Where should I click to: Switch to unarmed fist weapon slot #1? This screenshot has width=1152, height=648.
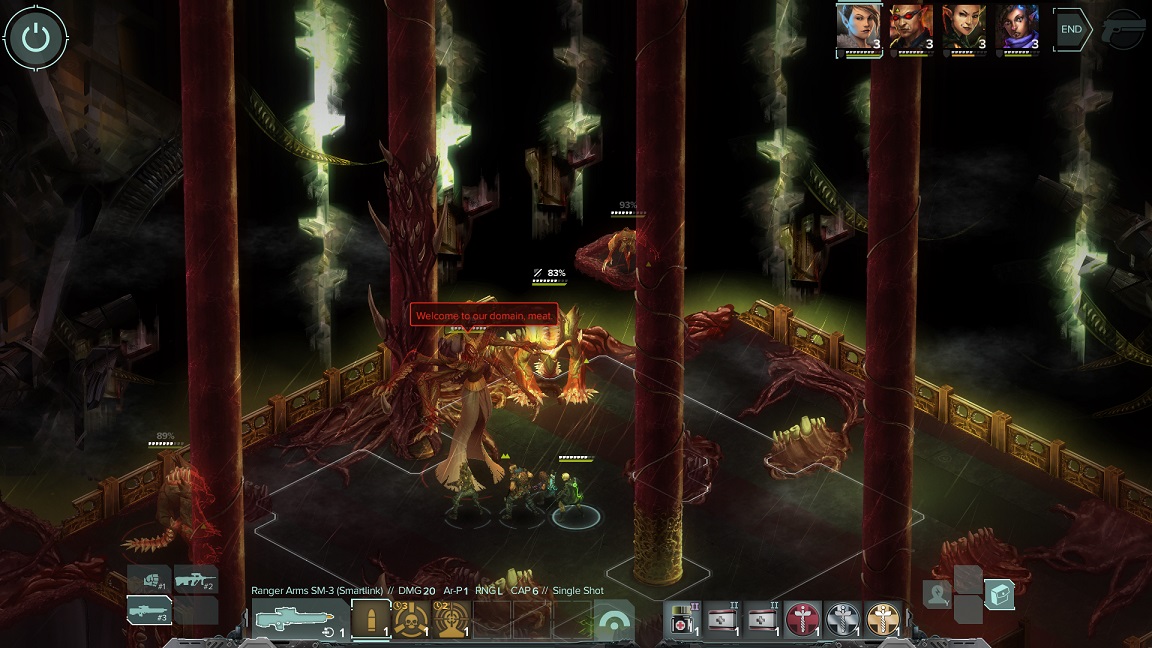coord(149,580)
